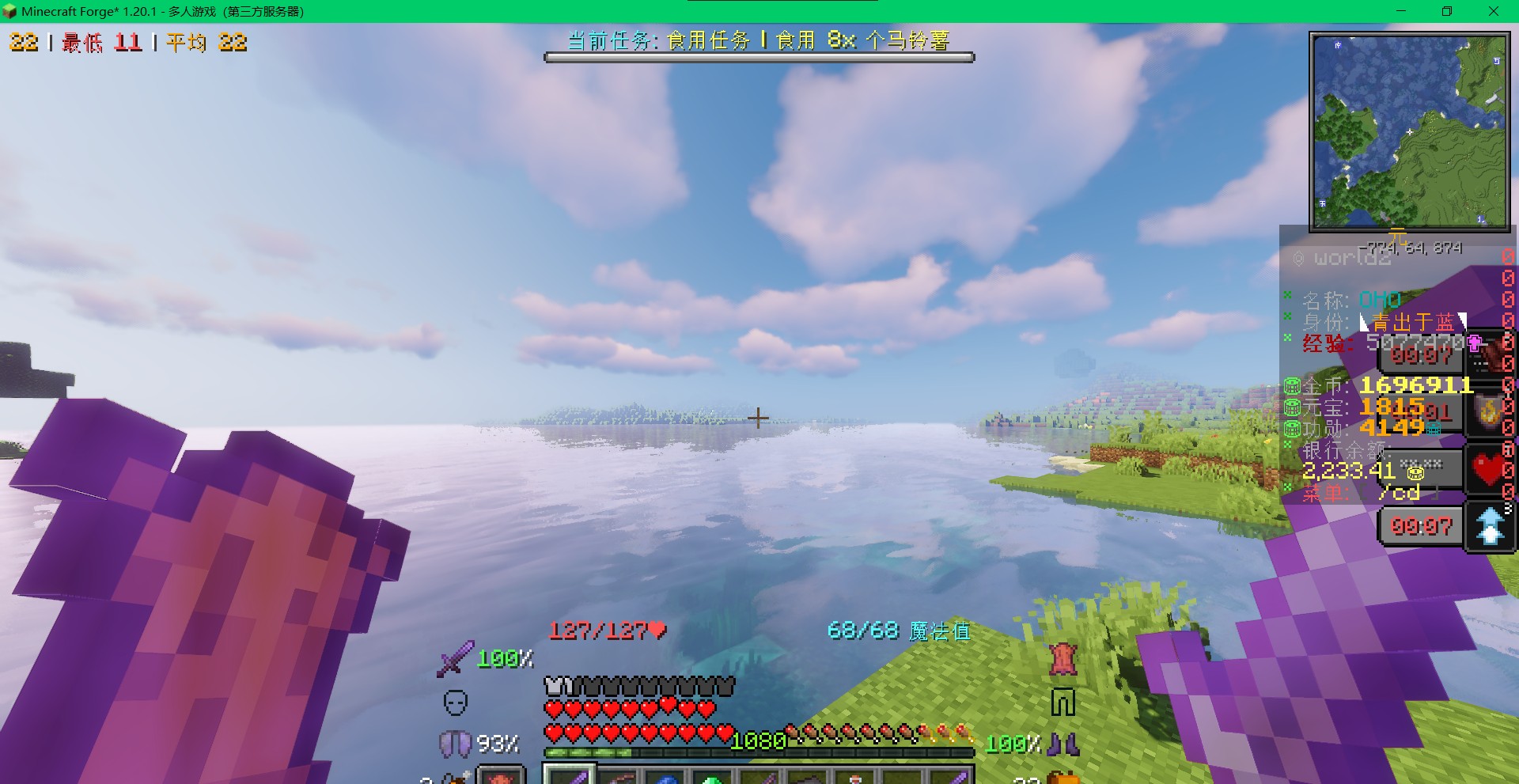Click the red heart status effect icon

point(1489,469)
